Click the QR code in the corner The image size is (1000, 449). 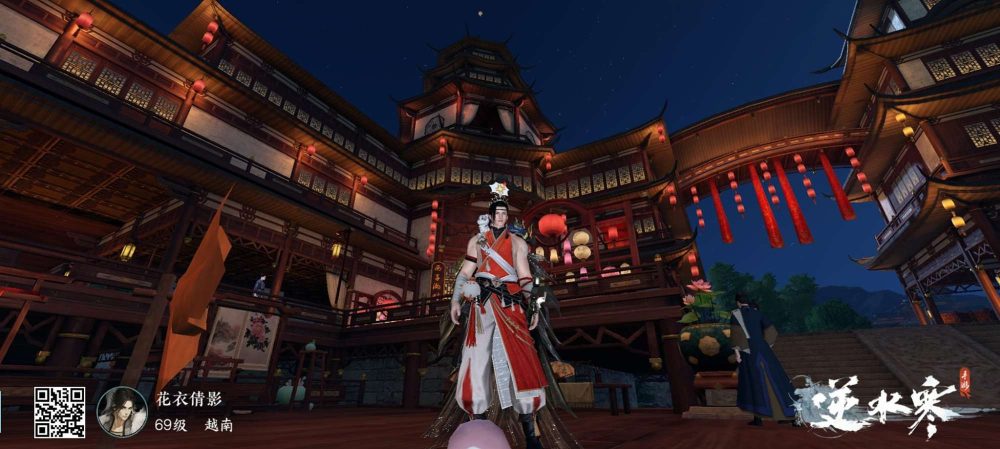pos(59,412)
